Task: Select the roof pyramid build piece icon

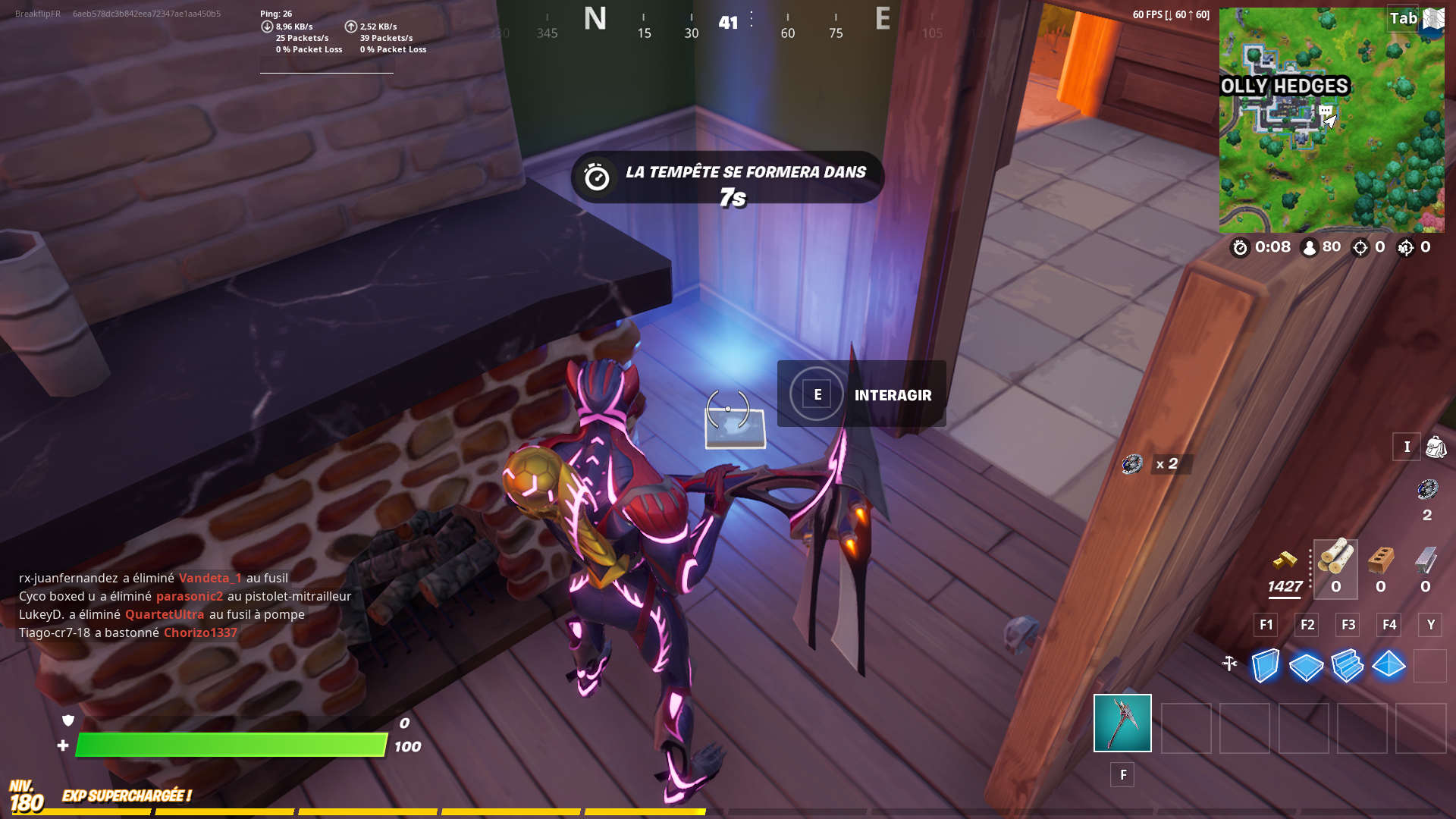Action: coord(1389,666)
